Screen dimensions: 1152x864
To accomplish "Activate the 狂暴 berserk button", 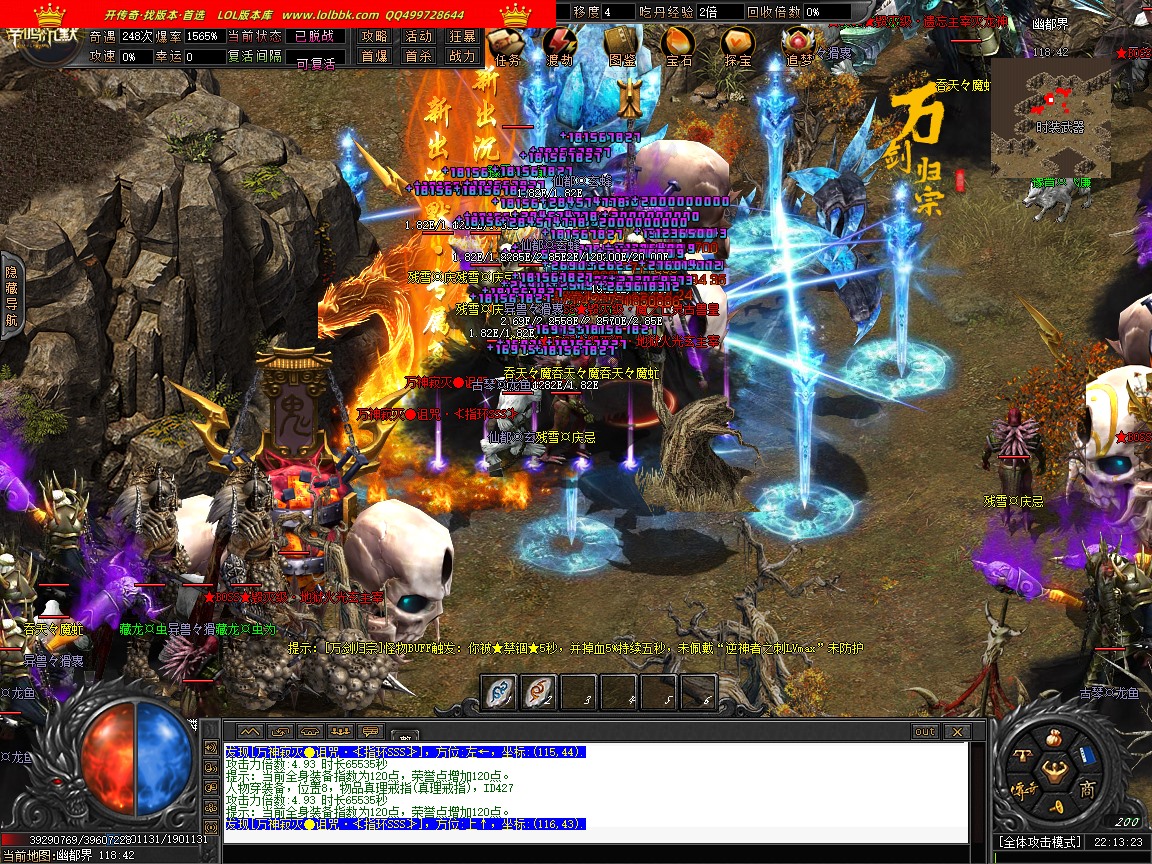I will pos(462,36).
